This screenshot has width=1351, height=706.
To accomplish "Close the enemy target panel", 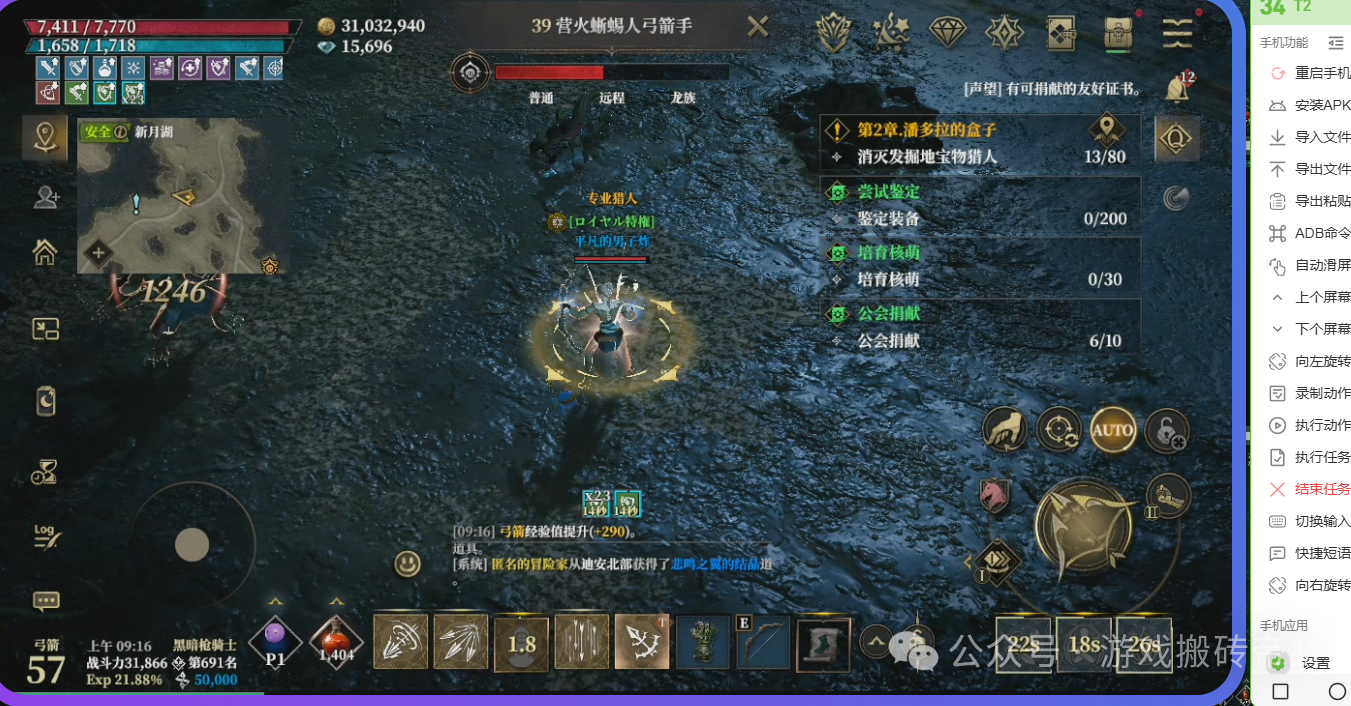I will coord(758,27).
